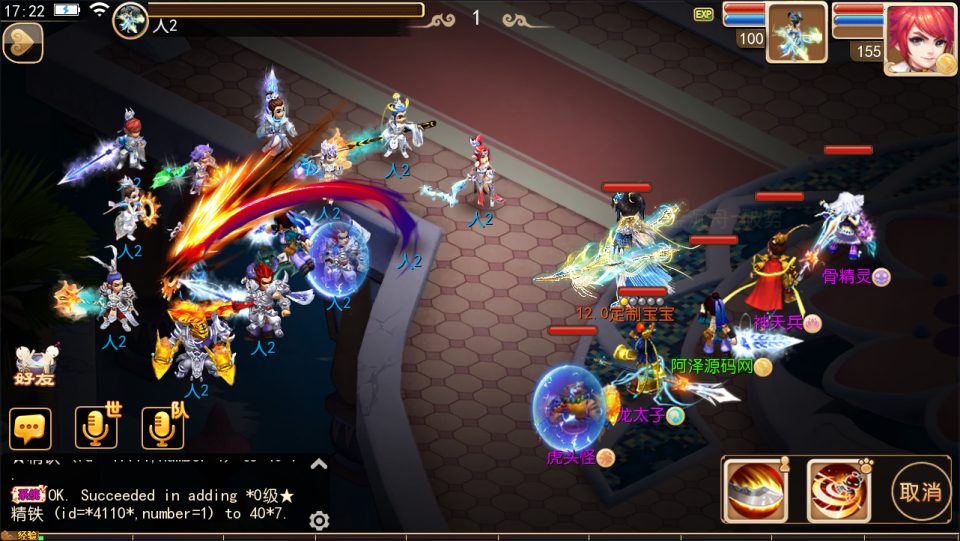This screenshot has width=960, height=541.
Task: Activate the pet spin attack skill
Action: pyautogui.click(x=838, y=491)
